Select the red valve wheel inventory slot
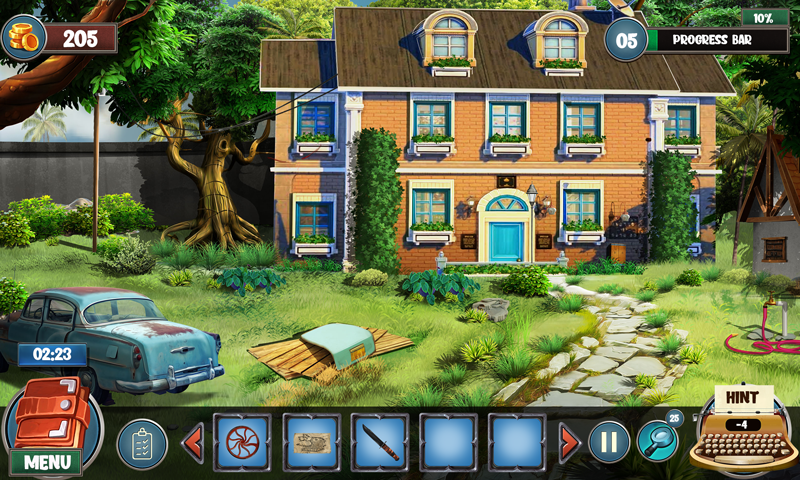The height and width of the screenshot is (480, 800). coord(242,442)
